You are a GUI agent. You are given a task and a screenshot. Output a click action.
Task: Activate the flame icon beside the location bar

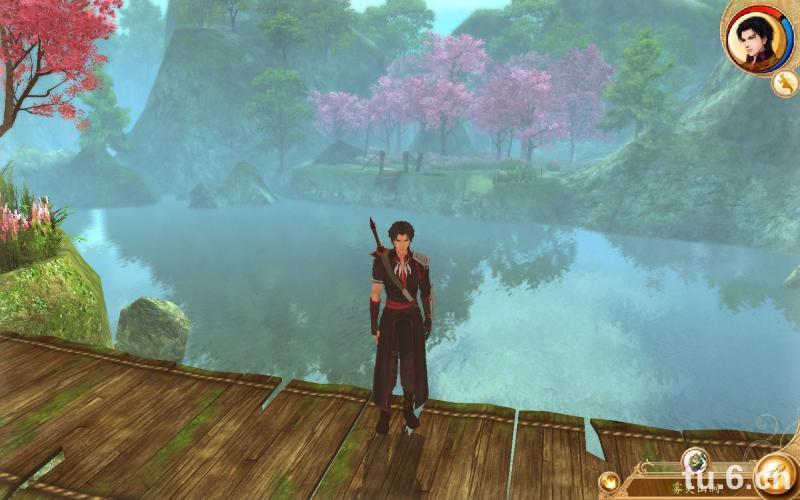coord(608,483)
